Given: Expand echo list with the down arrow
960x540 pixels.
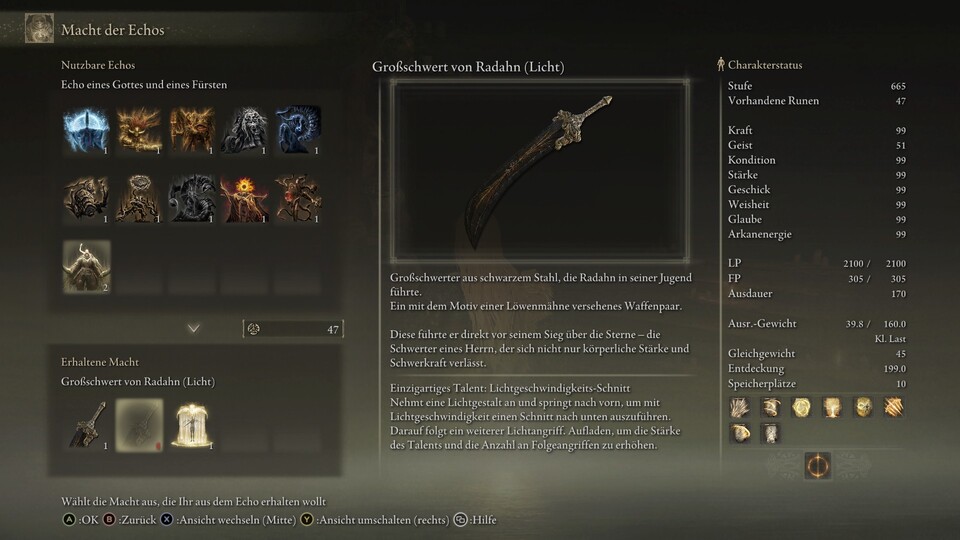Looking at the screenshot, I should (x=194, y=328).
